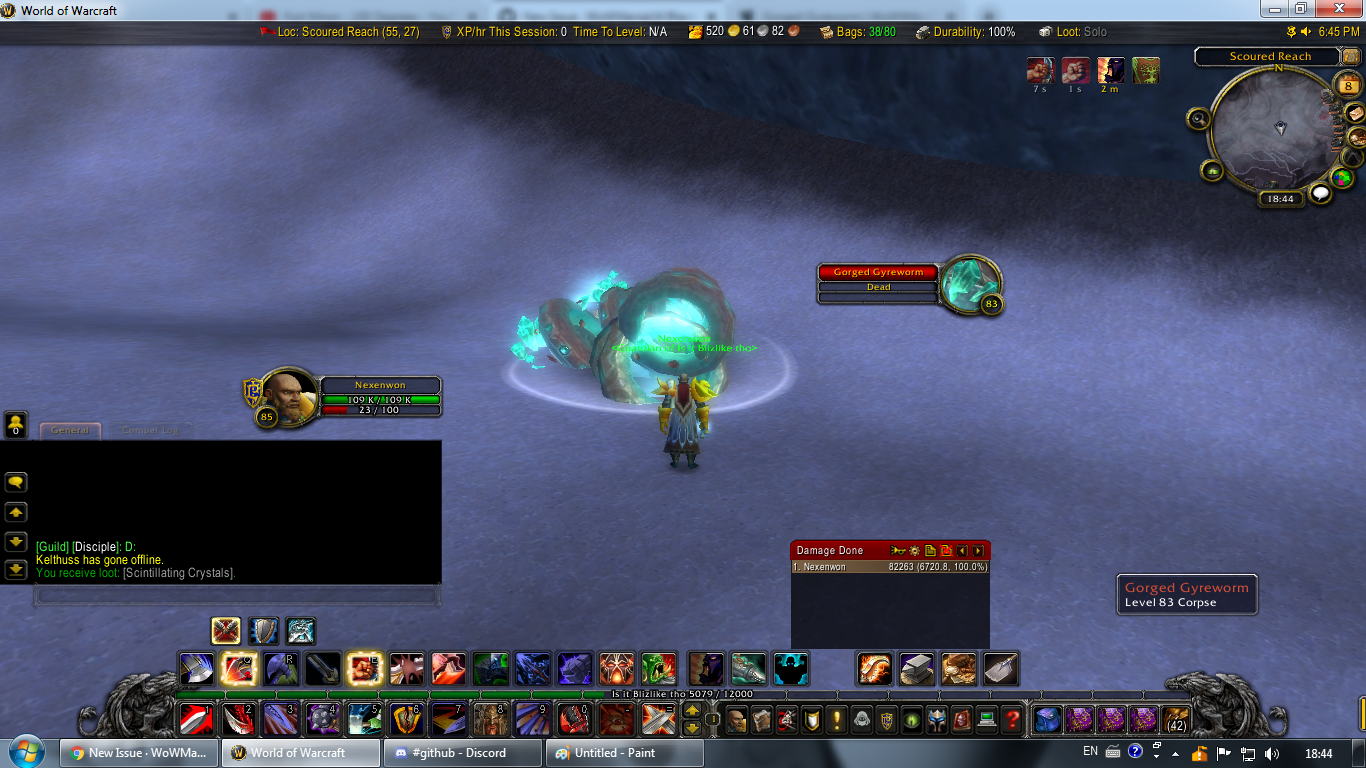Switch to the Combat Log chat tab
The image size is (1366, 768).
150,429
